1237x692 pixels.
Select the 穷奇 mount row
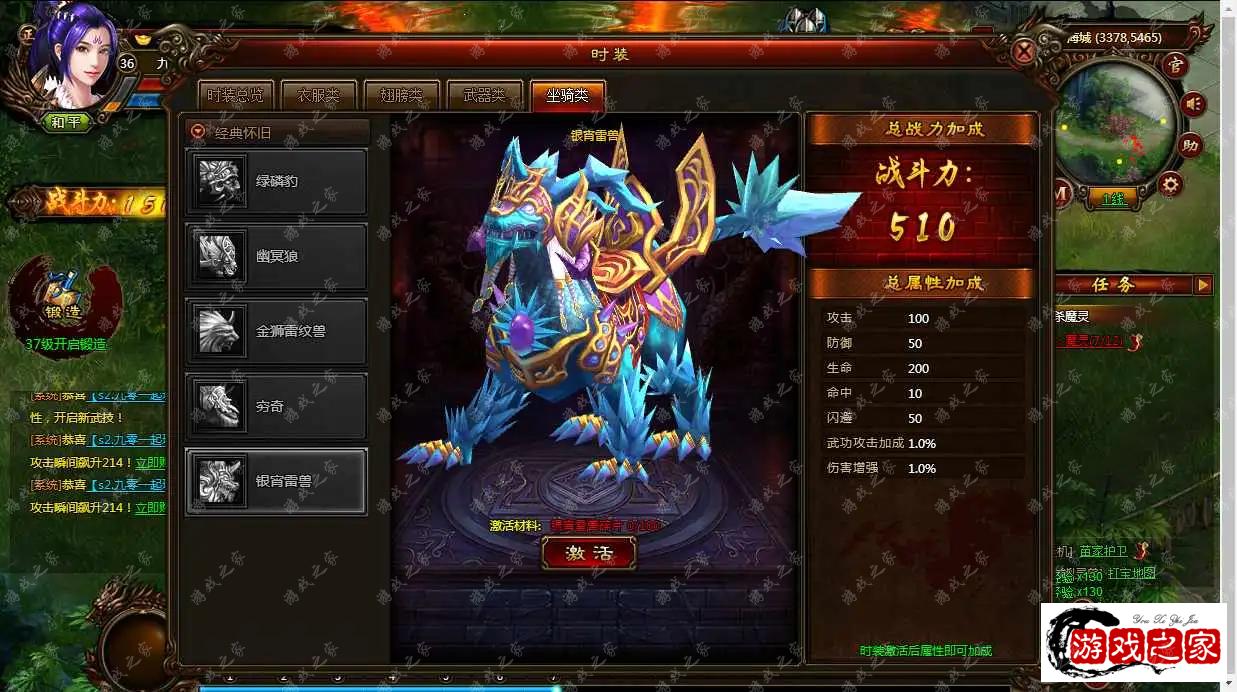pyautogui.click(x=276, y=406)
